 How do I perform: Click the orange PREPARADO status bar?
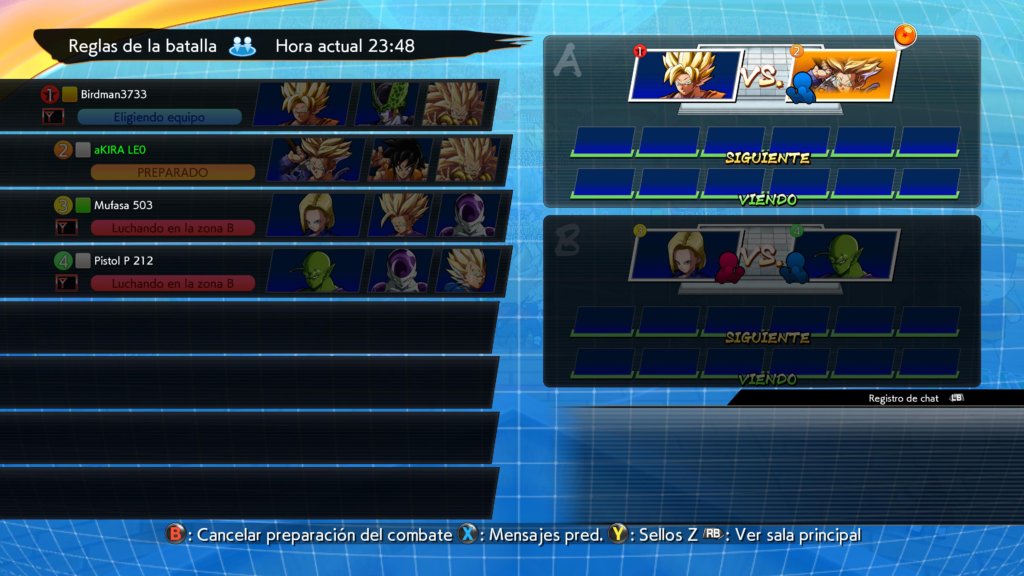pyautogui.click(x=172, y=172)
